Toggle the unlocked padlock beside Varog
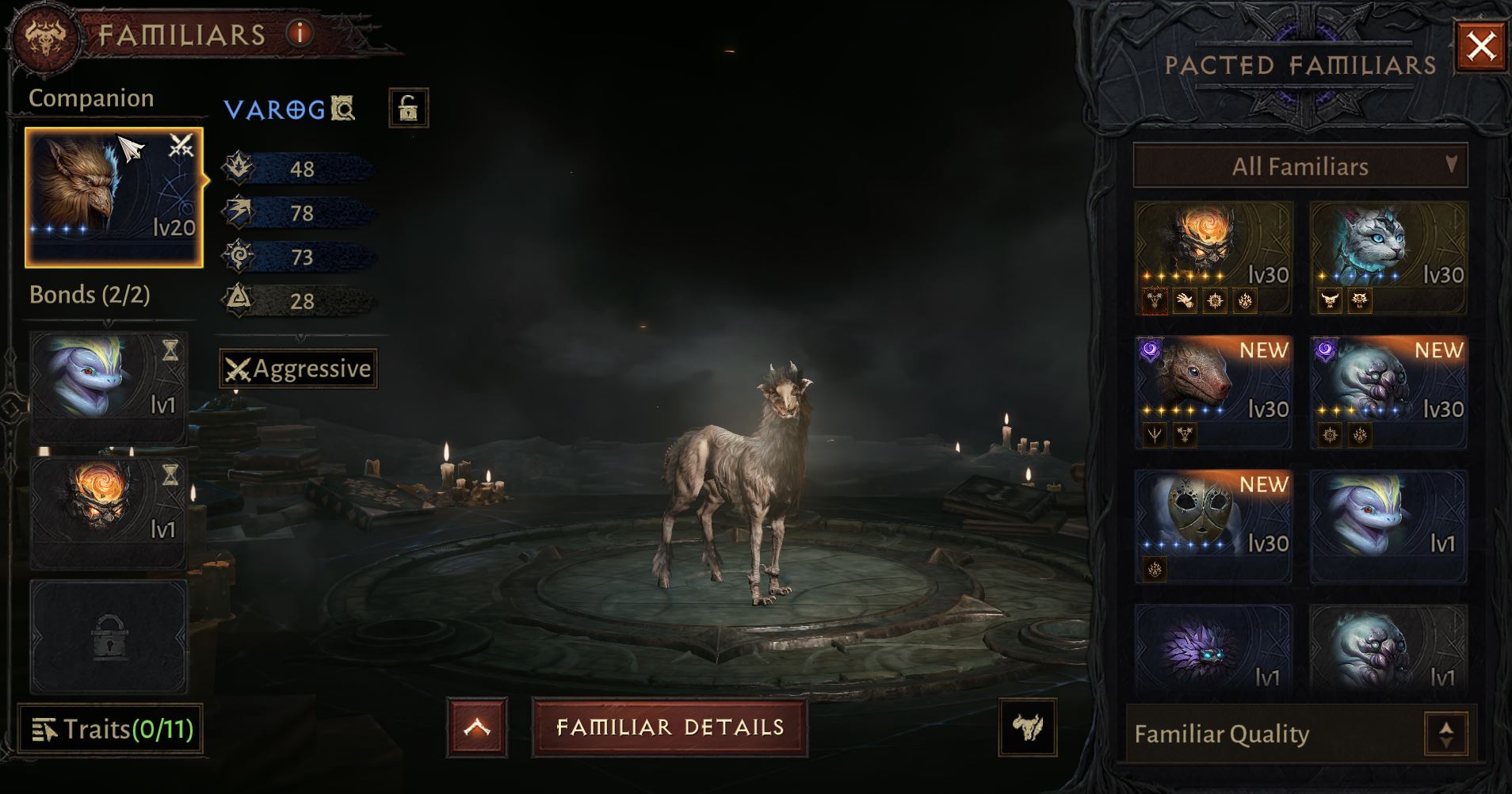Screen dimensions: 1512x794 coord(408,108)
